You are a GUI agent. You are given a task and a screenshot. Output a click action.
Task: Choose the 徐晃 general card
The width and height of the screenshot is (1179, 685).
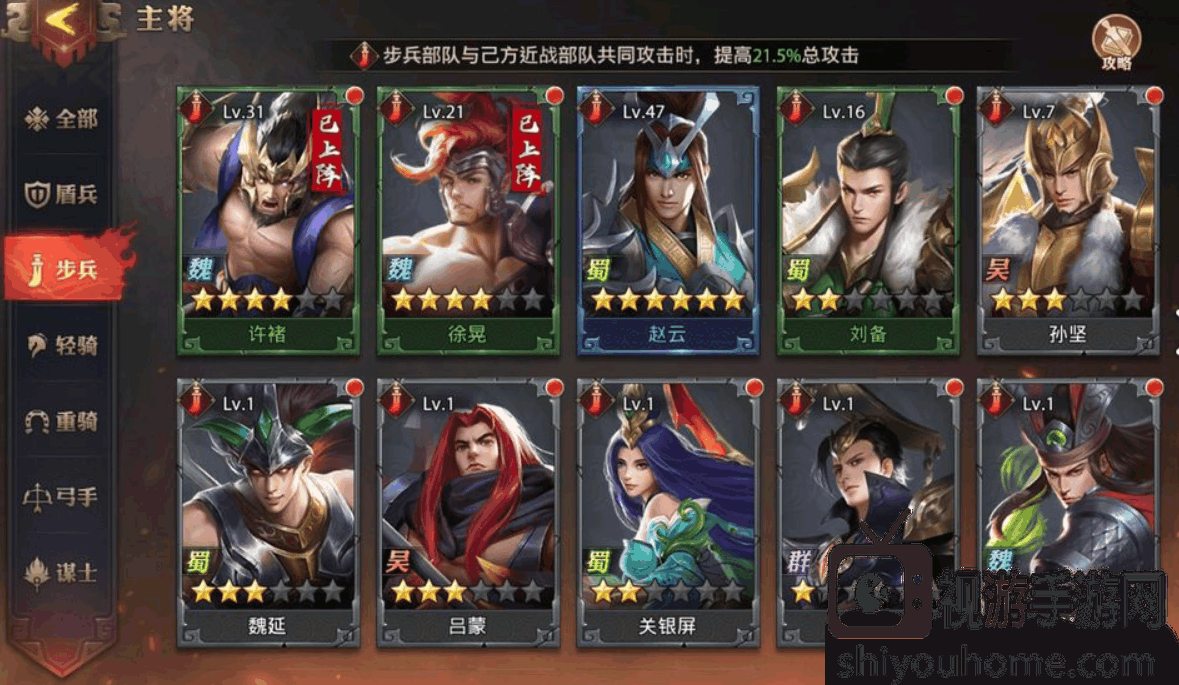[467, 220]
